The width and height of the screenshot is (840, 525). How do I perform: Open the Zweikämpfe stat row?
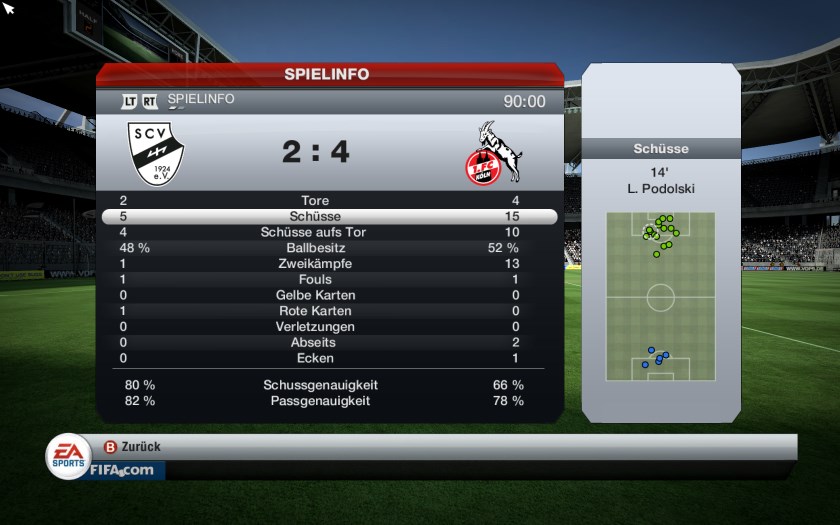click(x=328, y=264)
